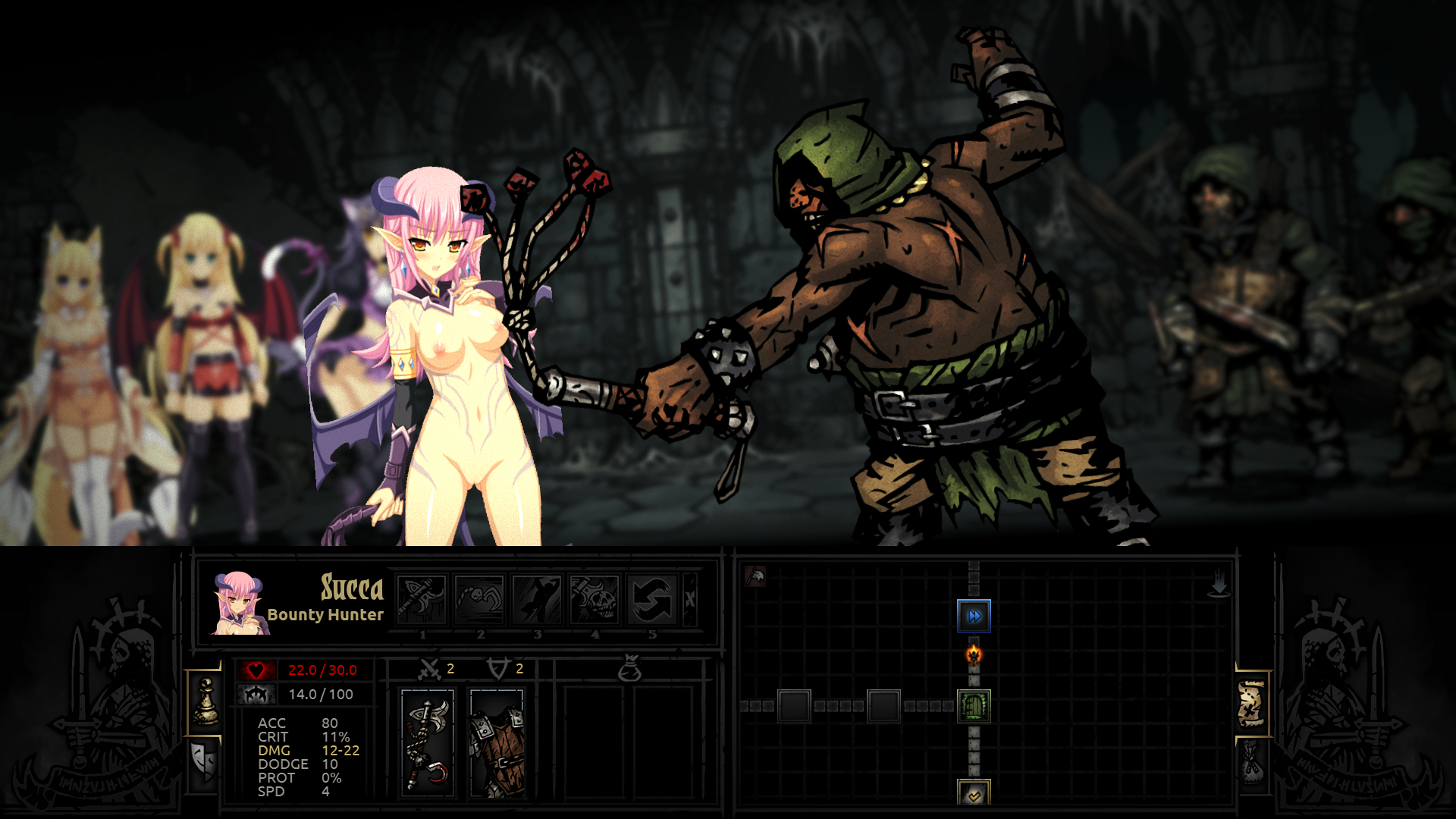Select the check-marked room on map
The height and width of the screenshot is (819, 1456).
click(974, 794)
